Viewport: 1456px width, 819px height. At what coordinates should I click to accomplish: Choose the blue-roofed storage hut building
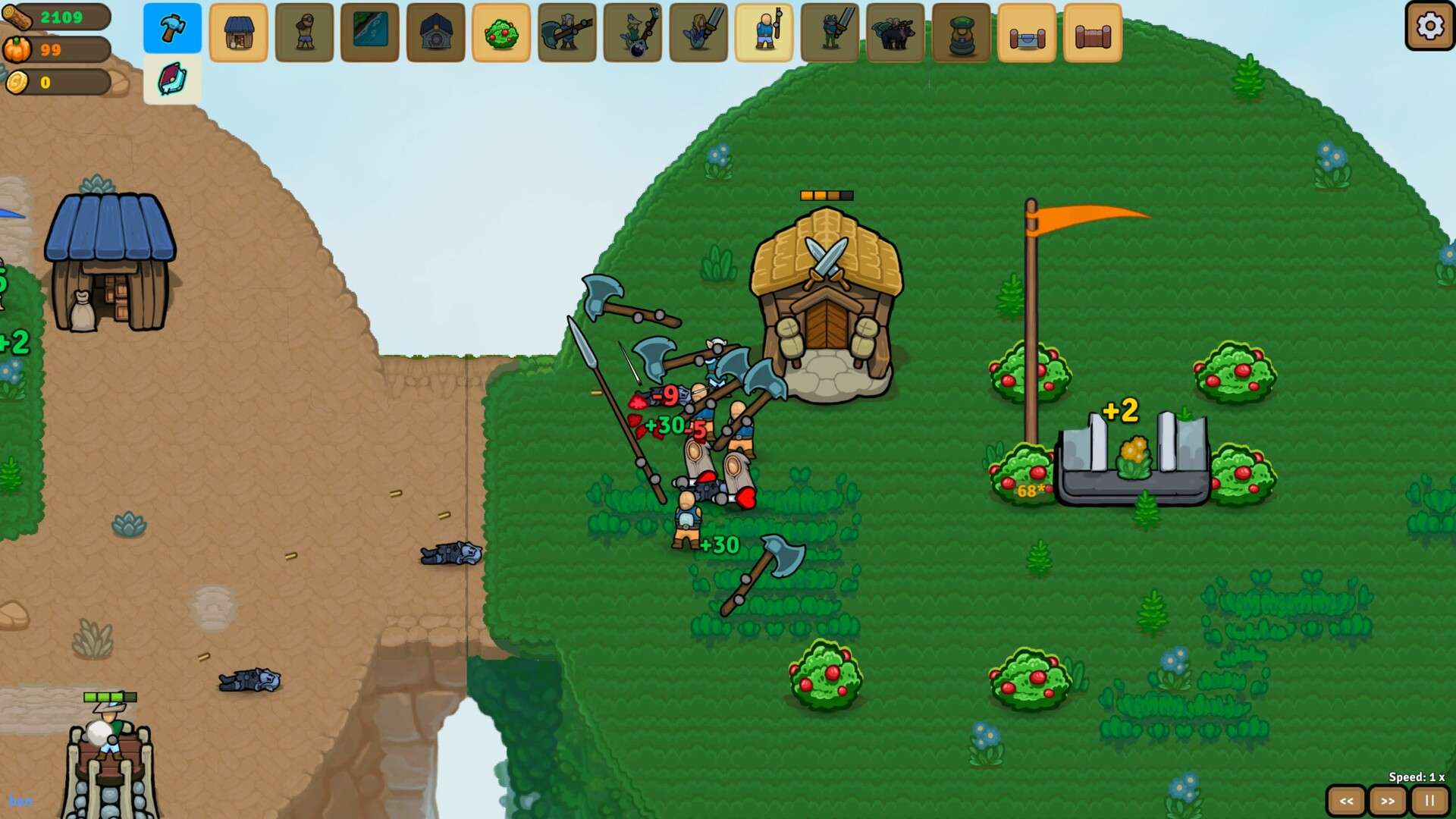pyautogui.click(x=238, y=33)
